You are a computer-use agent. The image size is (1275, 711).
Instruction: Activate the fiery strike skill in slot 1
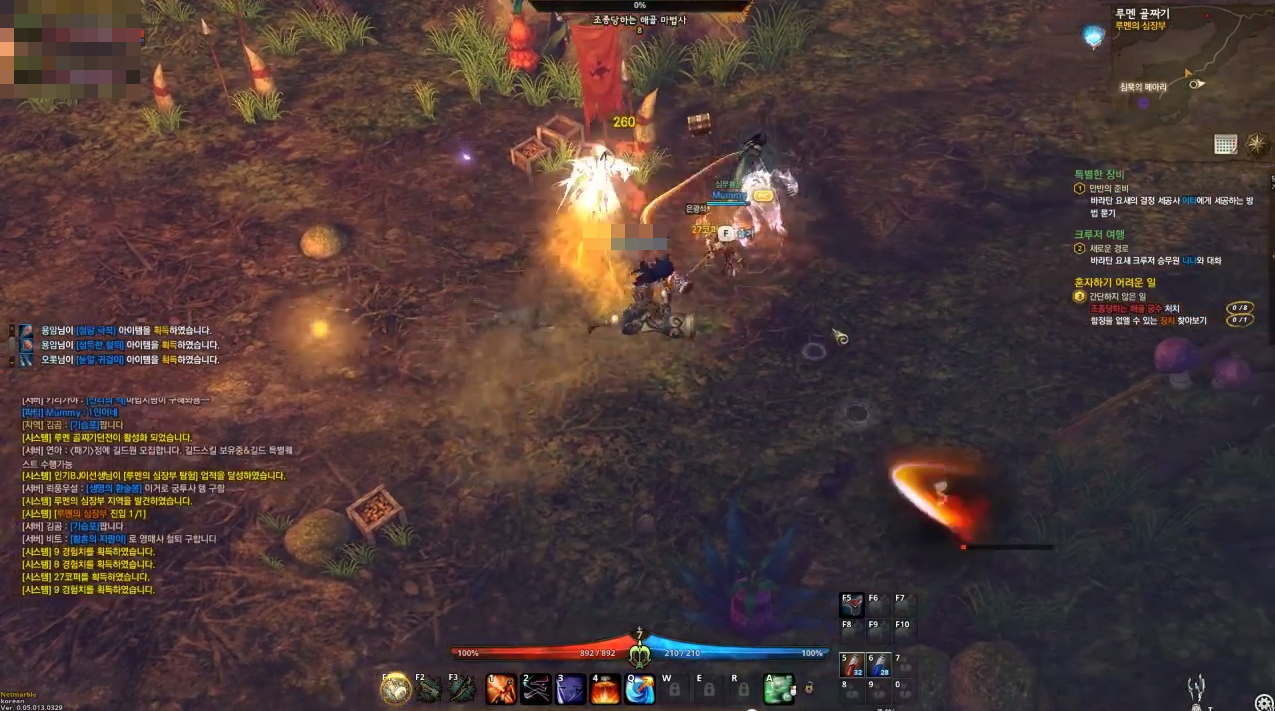click(500, 689)
